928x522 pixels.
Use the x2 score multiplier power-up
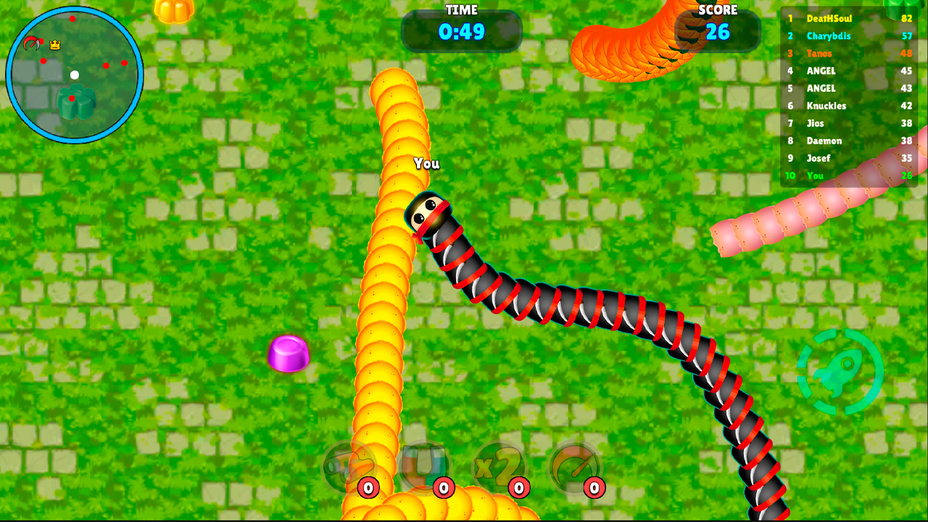499,466
